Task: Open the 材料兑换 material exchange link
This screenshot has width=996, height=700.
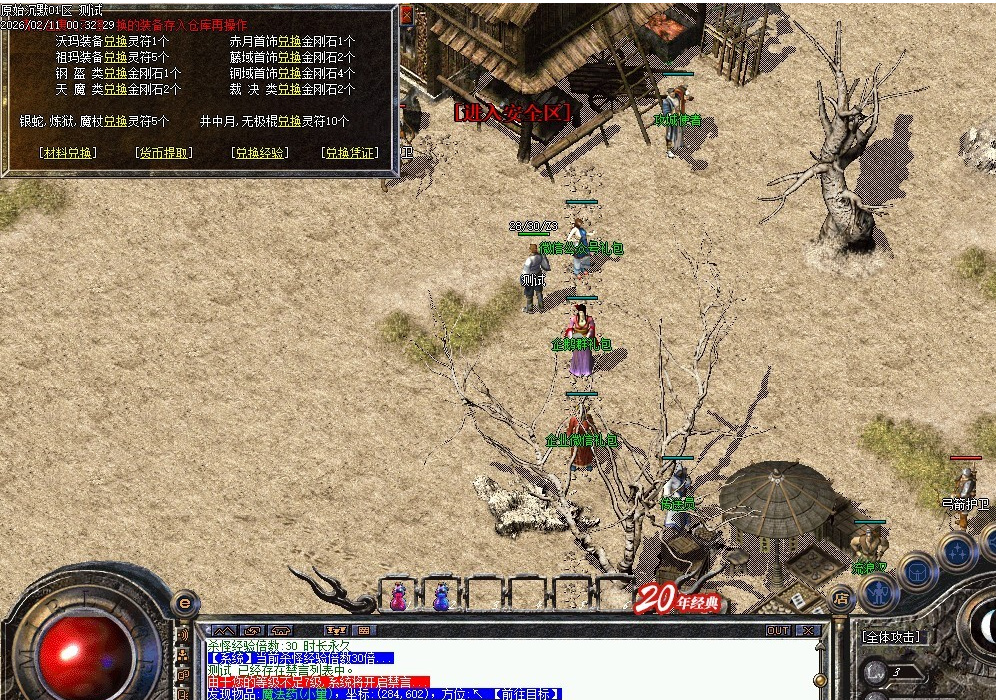Action: point(68,153)
